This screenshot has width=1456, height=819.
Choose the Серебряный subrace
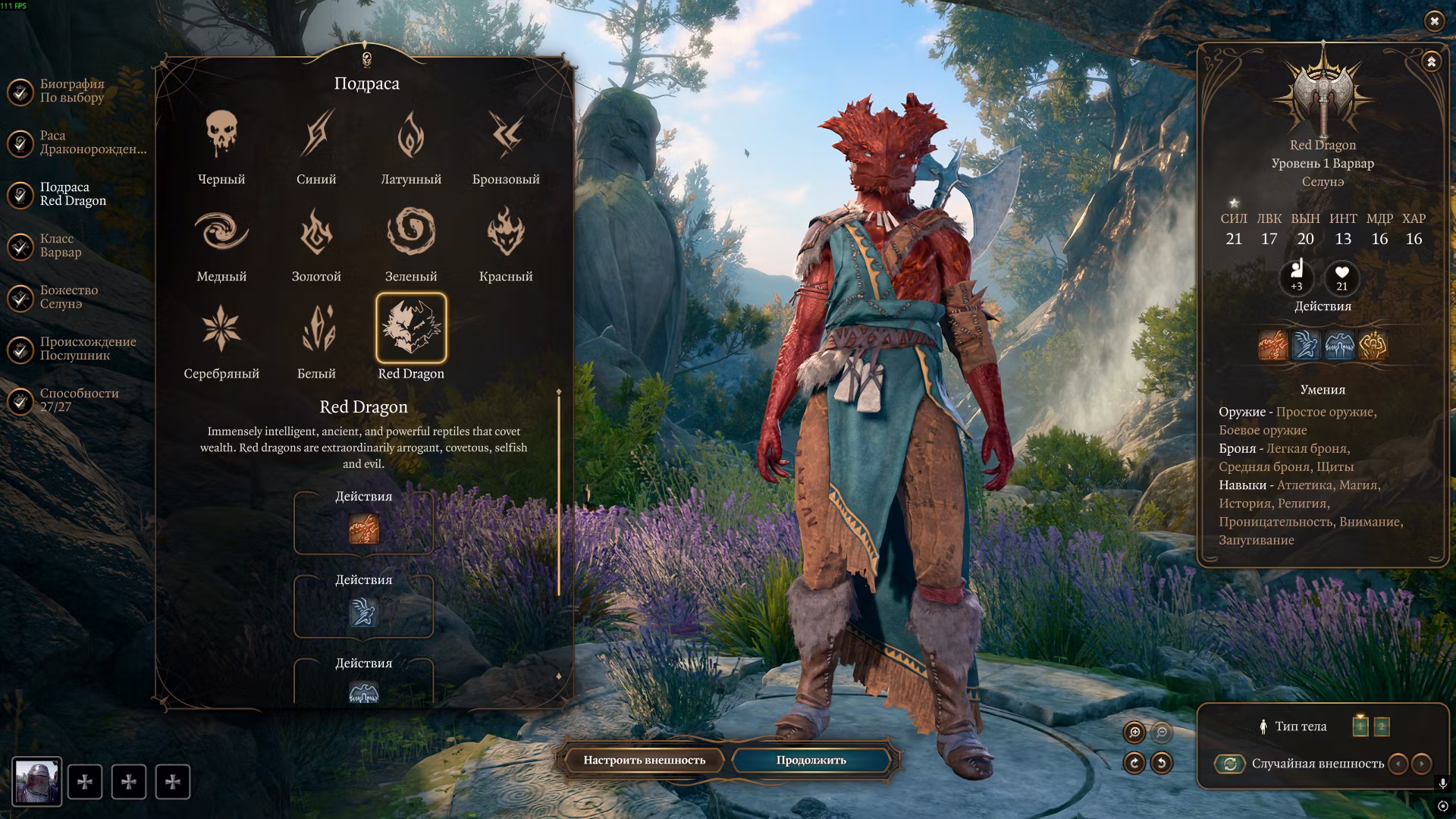(221, 330)
